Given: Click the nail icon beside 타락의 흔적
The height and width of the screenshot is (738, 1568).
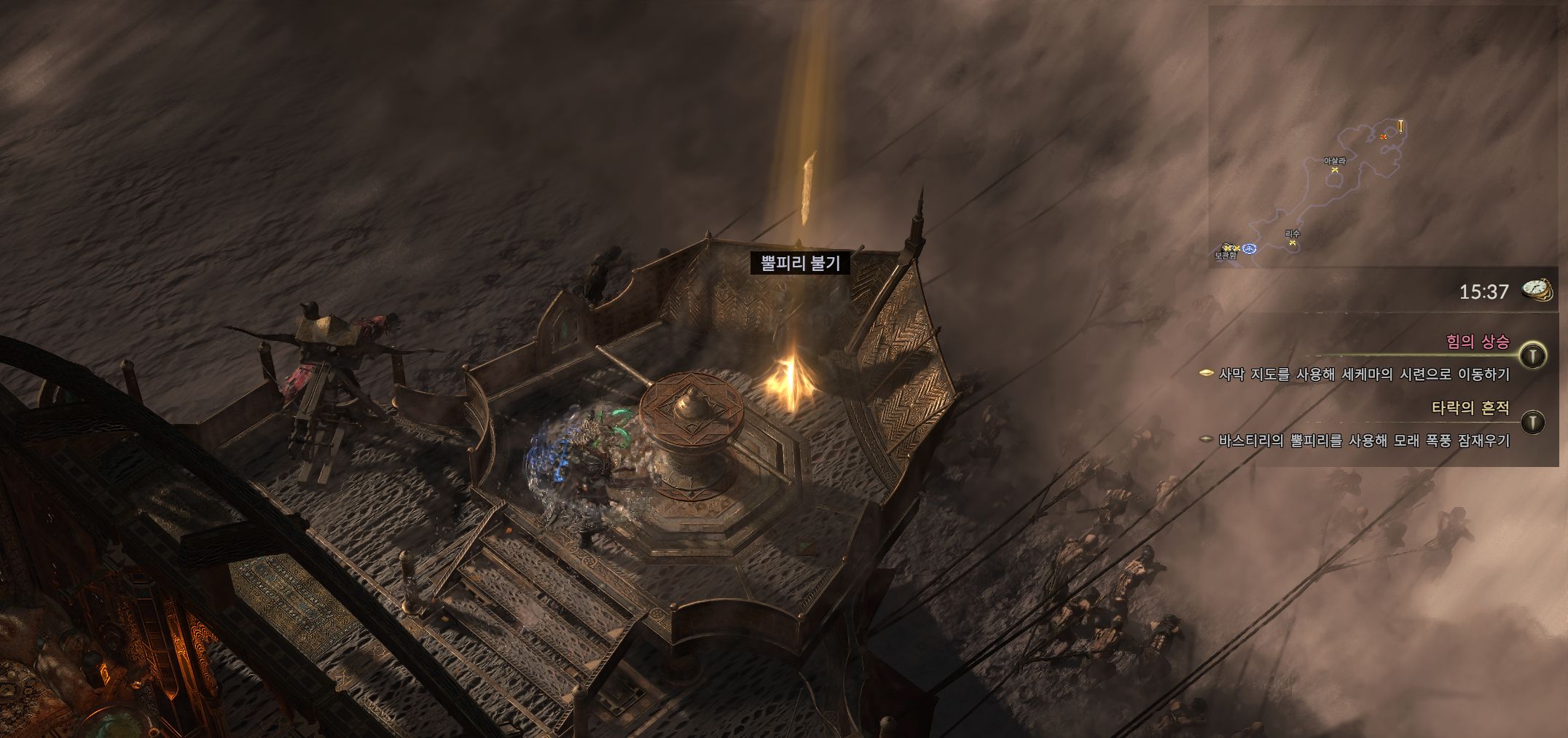Looking at the screenshot, I should pos(1534,422).
